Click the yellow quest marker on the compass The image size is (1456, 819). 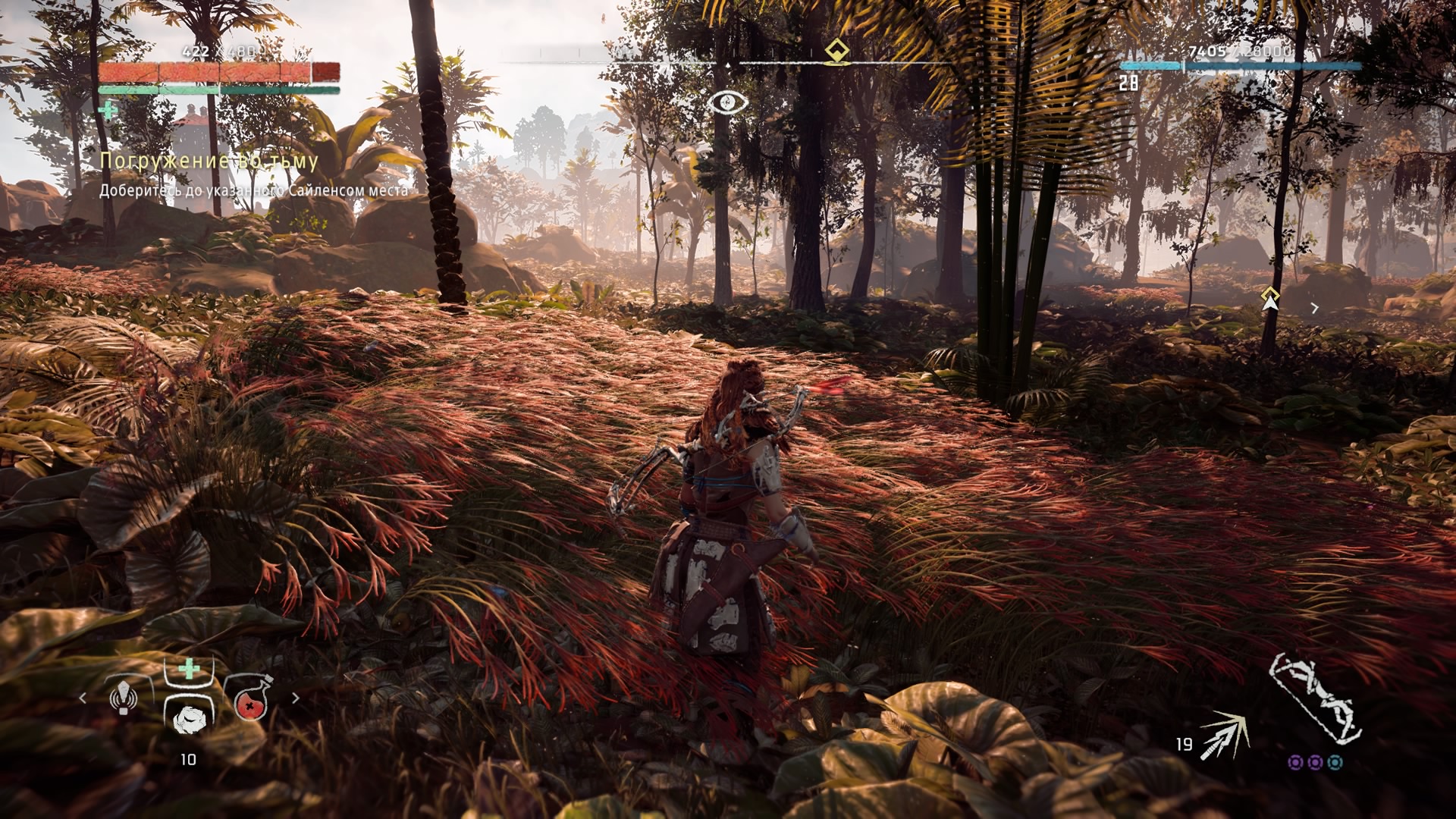tap(836, 52)
